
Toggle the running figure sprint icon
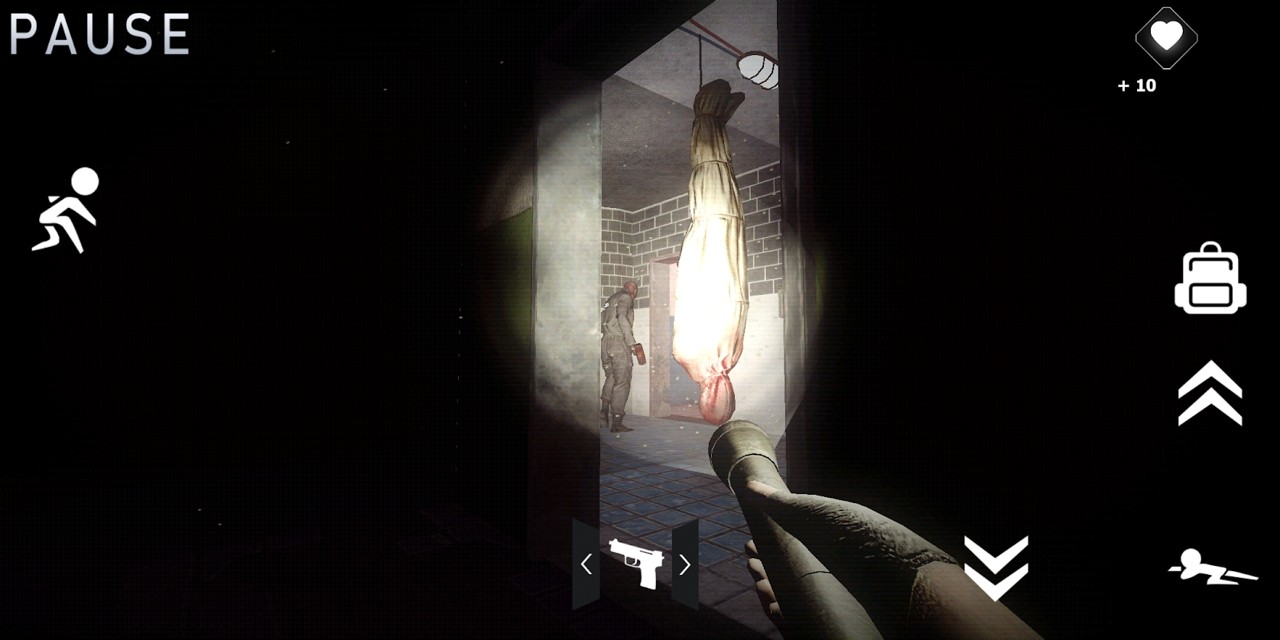pyautogui.click(x=67, y=210)
